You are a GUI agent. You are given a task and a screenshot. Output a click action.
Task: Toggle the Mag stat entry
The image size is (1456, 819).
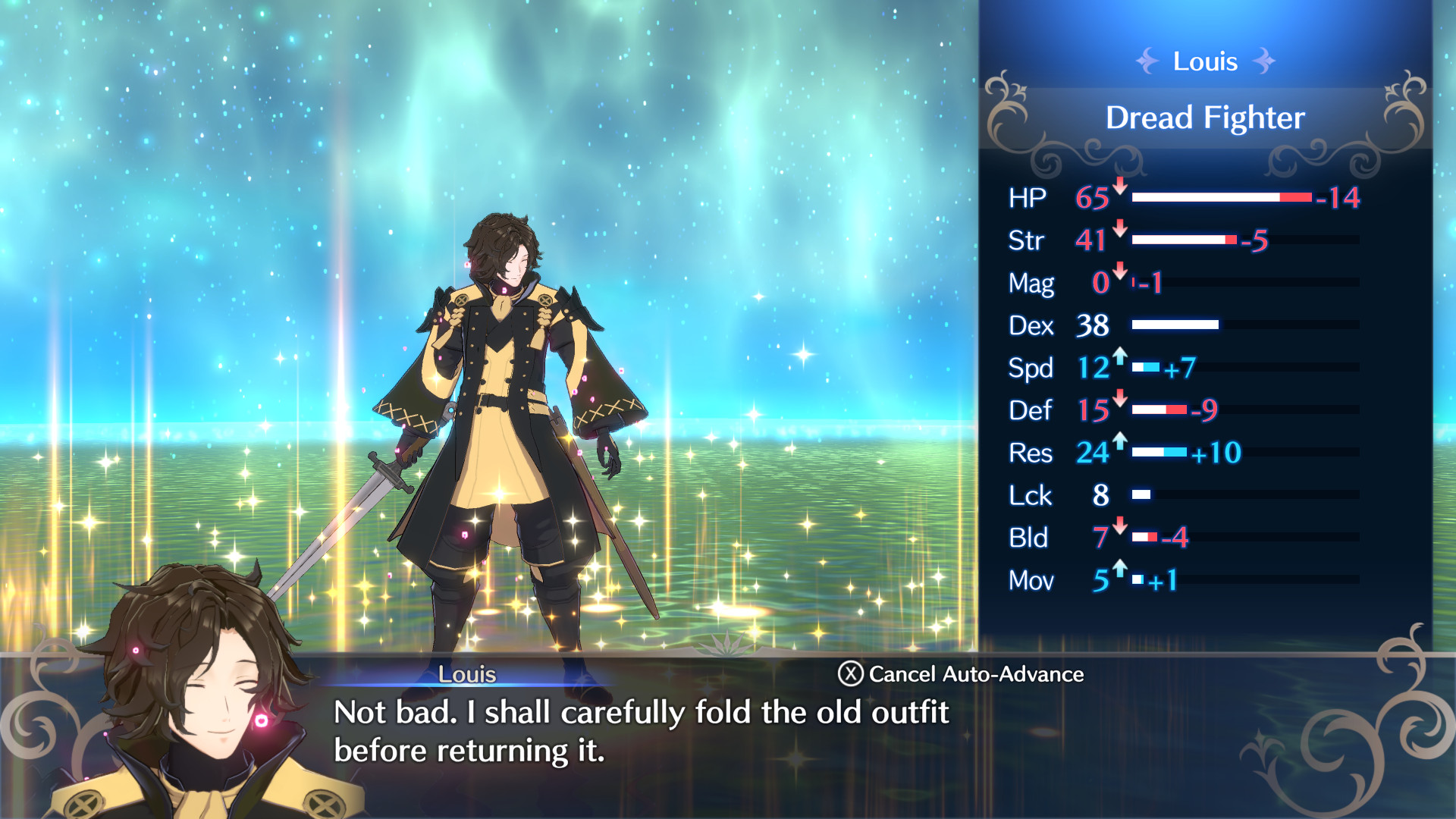pos(1034,283)
